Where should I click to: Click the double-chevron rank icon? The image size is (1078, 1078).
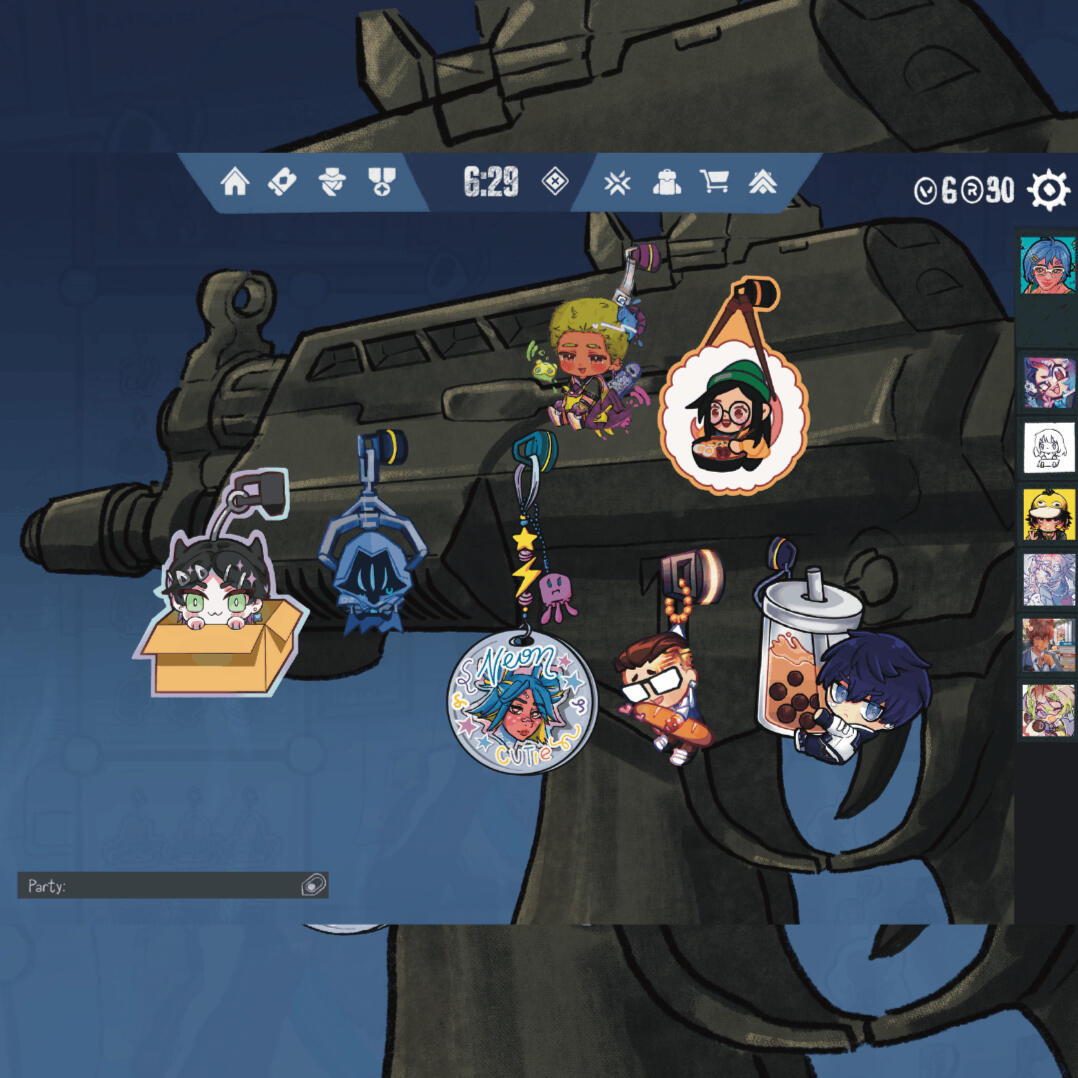(763, 182)
